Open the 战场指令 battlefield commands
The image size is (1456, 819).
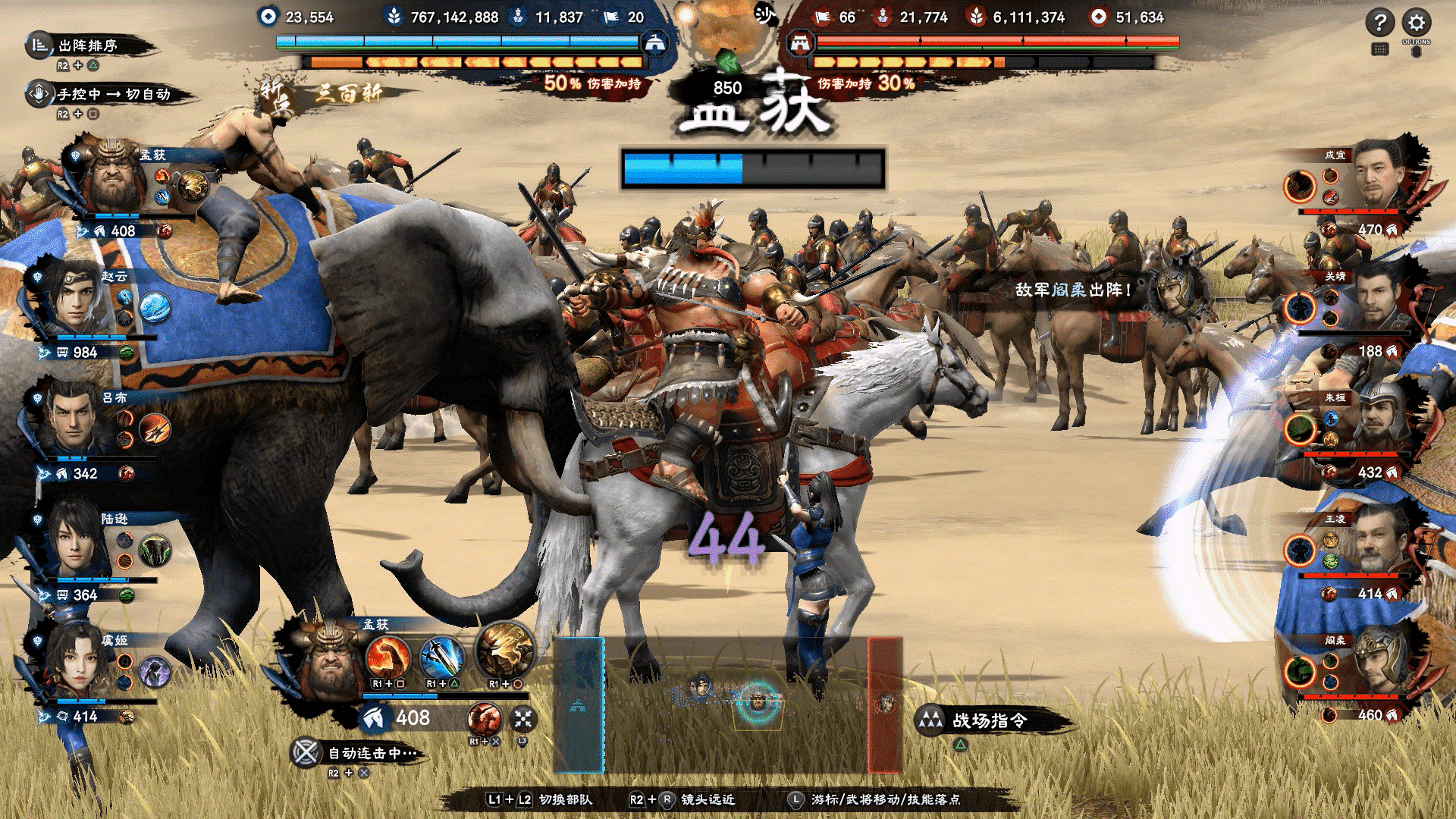[x=989, y=720]
